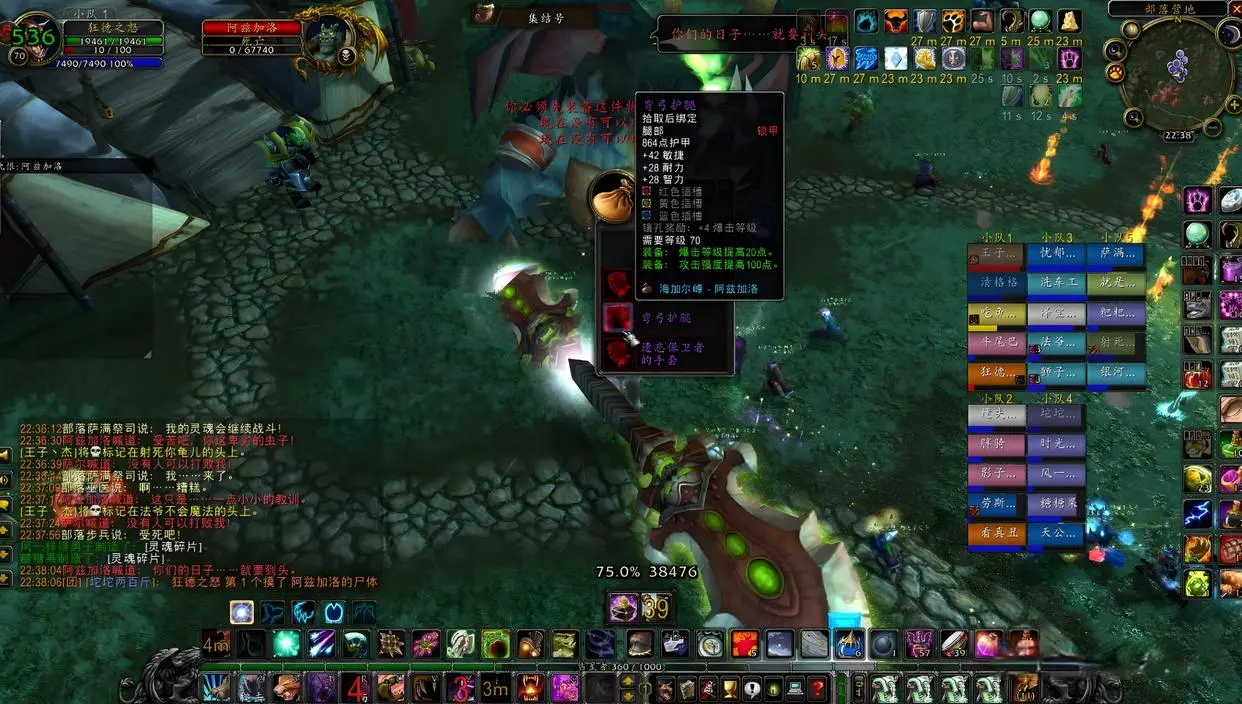
Task: Click the paw-print tracking button beside the minimap
Action: (1117, 74)
